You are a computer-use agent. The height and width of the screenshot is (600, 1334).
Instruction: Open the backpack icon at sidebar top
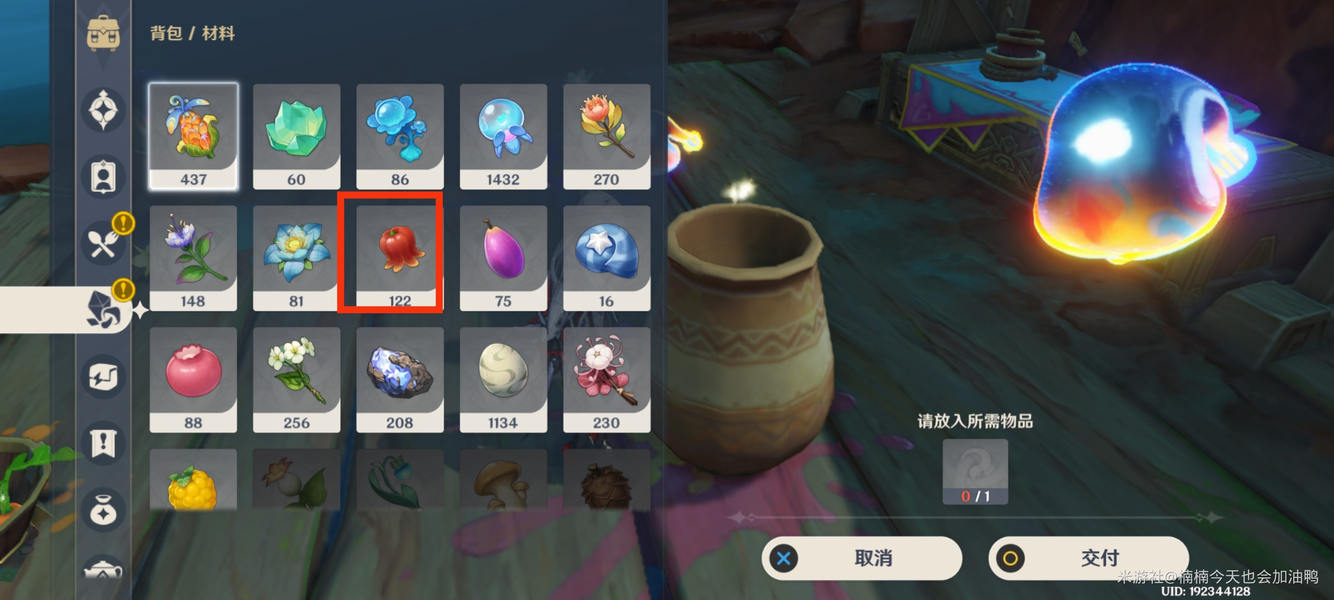click(104, 33)
